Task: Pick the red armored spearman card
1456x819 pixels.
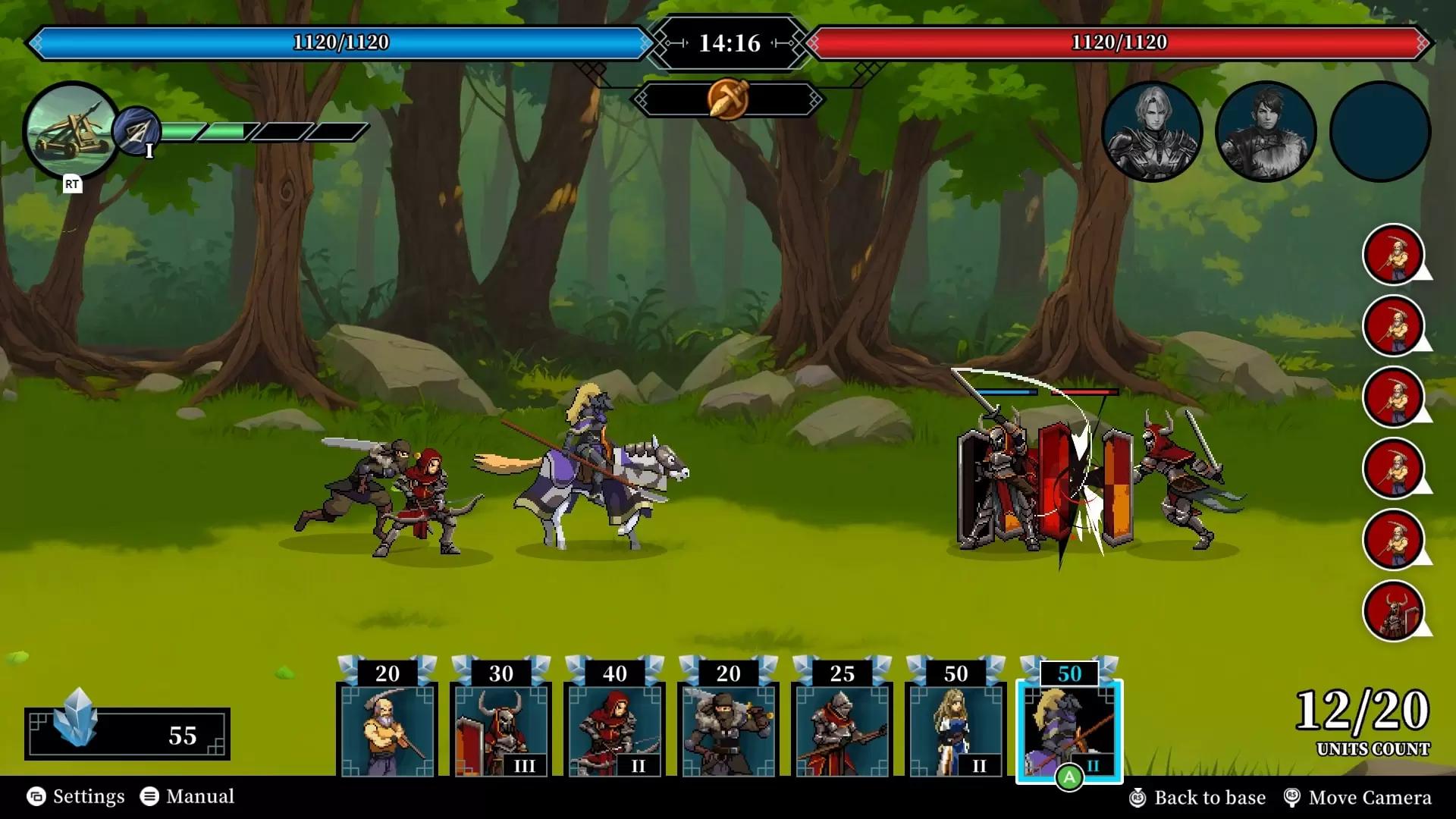Action: pos(842,728)
